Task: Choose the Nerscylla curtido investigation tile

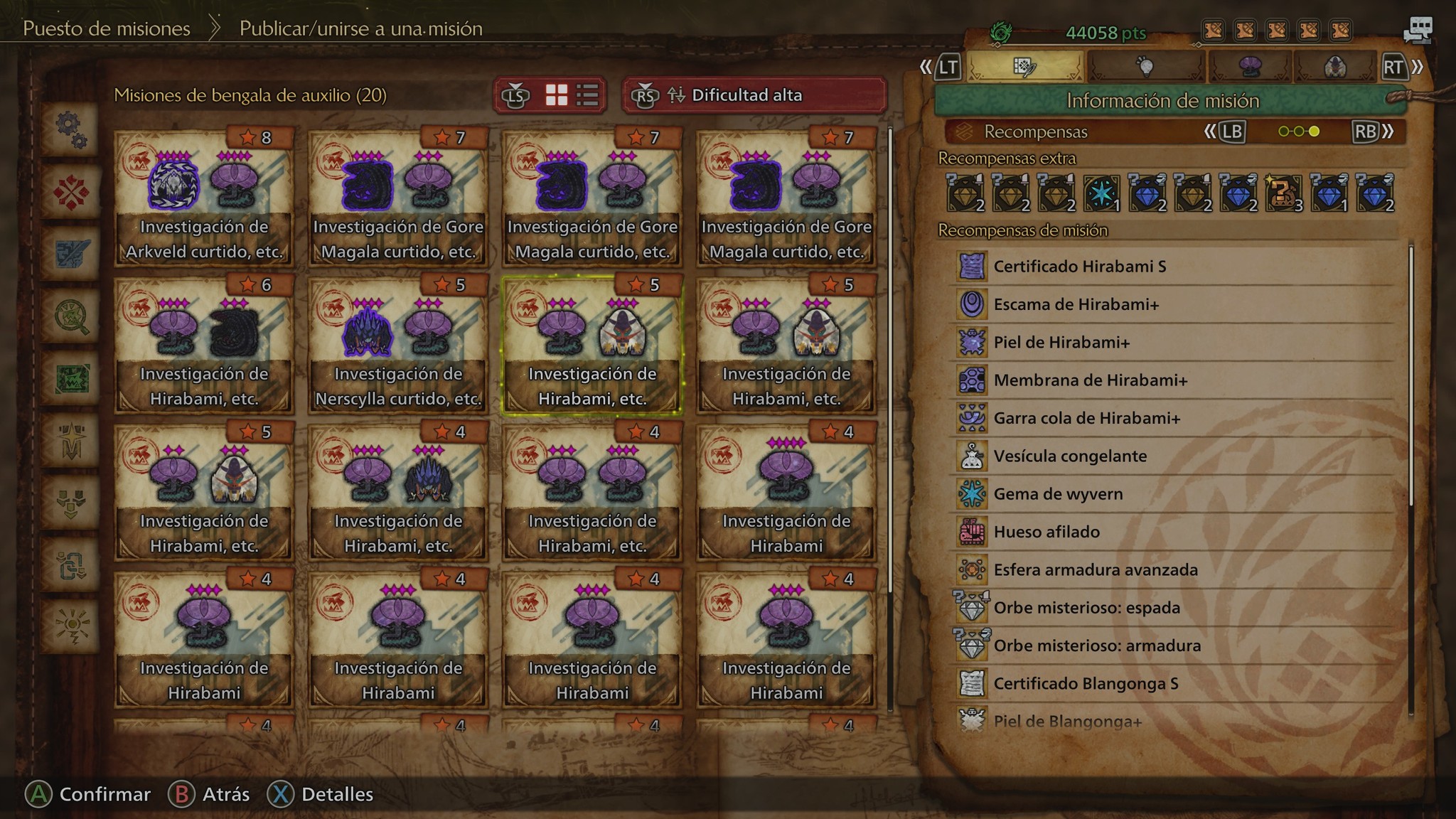Action: [x=398, y=345]
